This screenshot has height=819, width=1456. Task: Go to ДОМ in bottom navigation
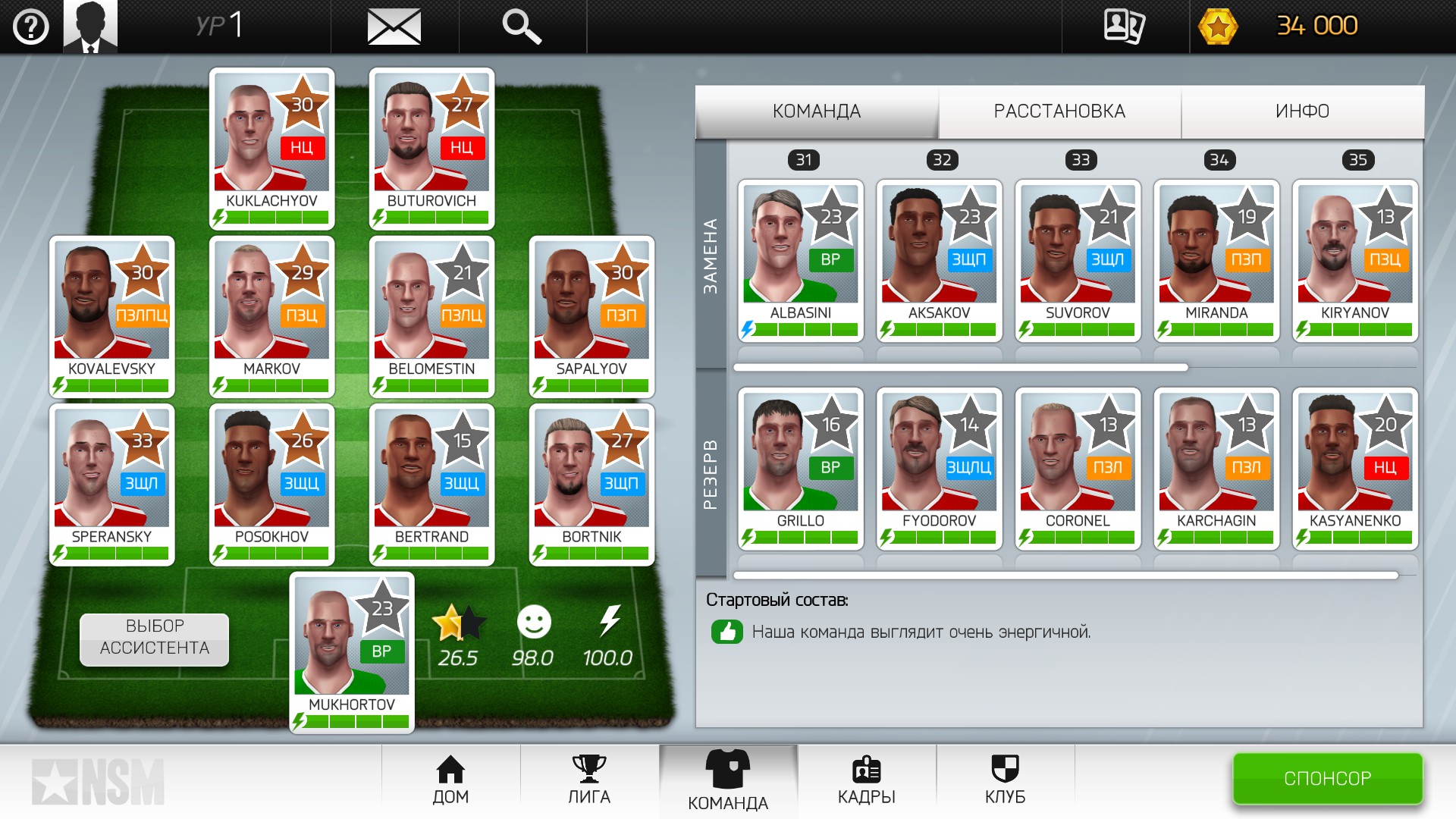pyautogui.click(x=450, y=781)
